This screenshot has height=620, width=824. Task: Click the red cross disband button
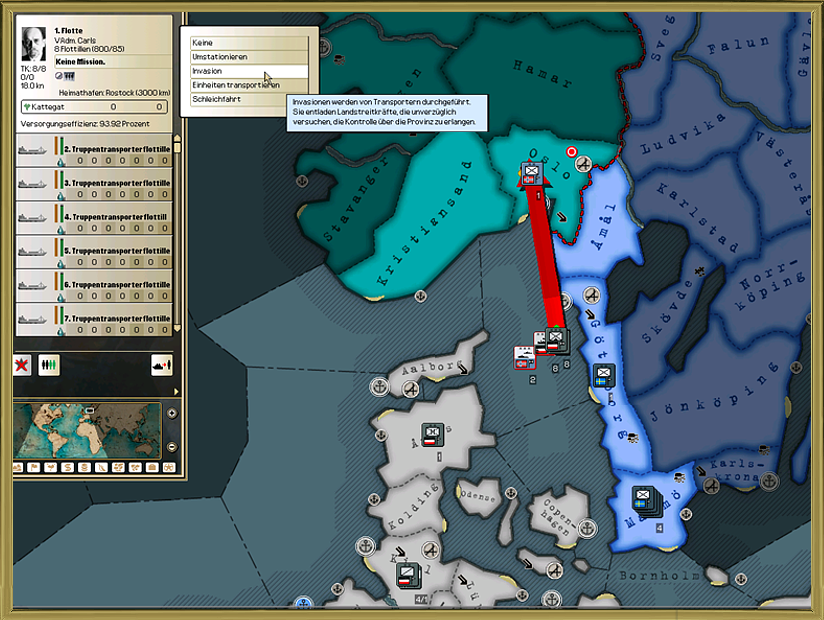tap(22, 365)
